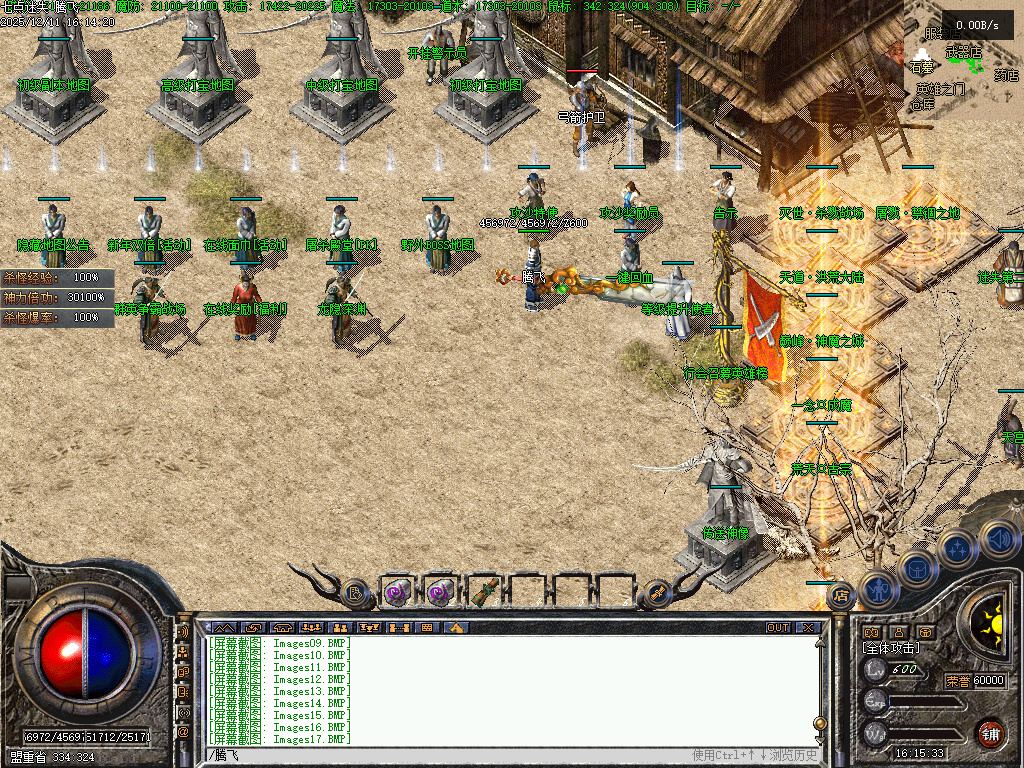
Task: Open the skills sparkle round button
Action: (x=956, y=548)
